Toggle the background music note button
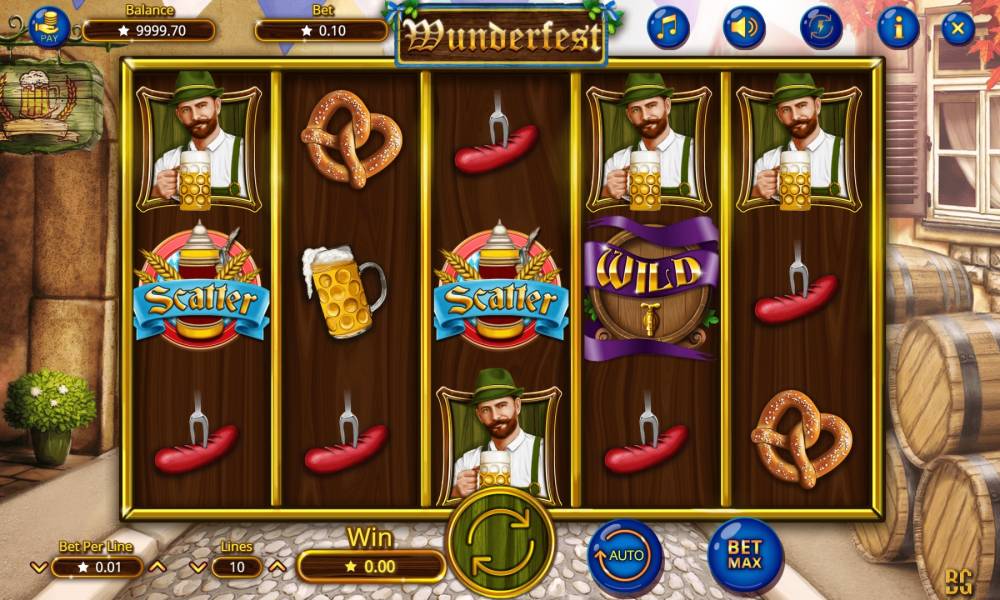The image size is (1000, 600). [668, 28]
